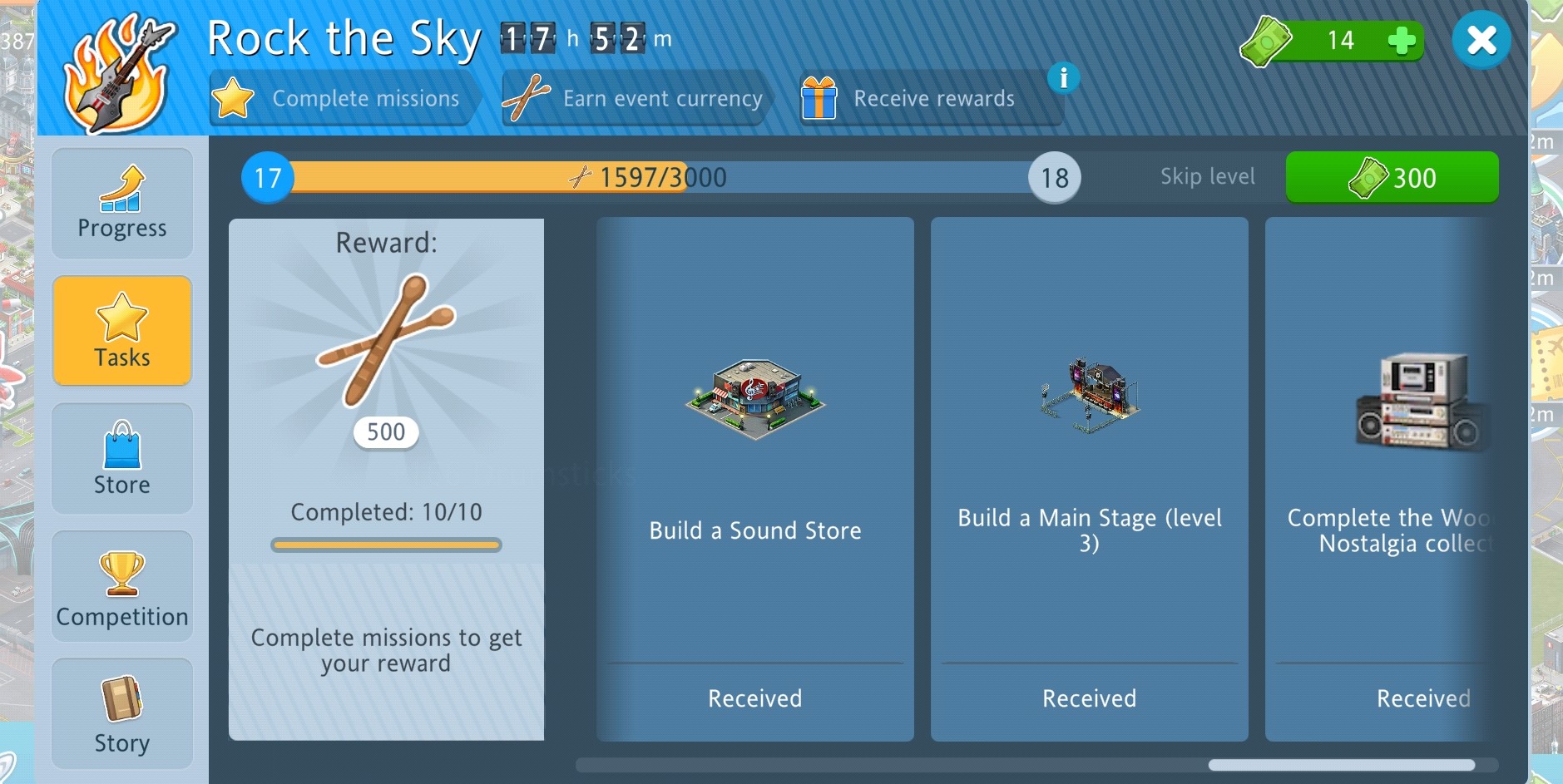Show the Competition tab
Screen dimensions: 1563x784
coord(122,586)
